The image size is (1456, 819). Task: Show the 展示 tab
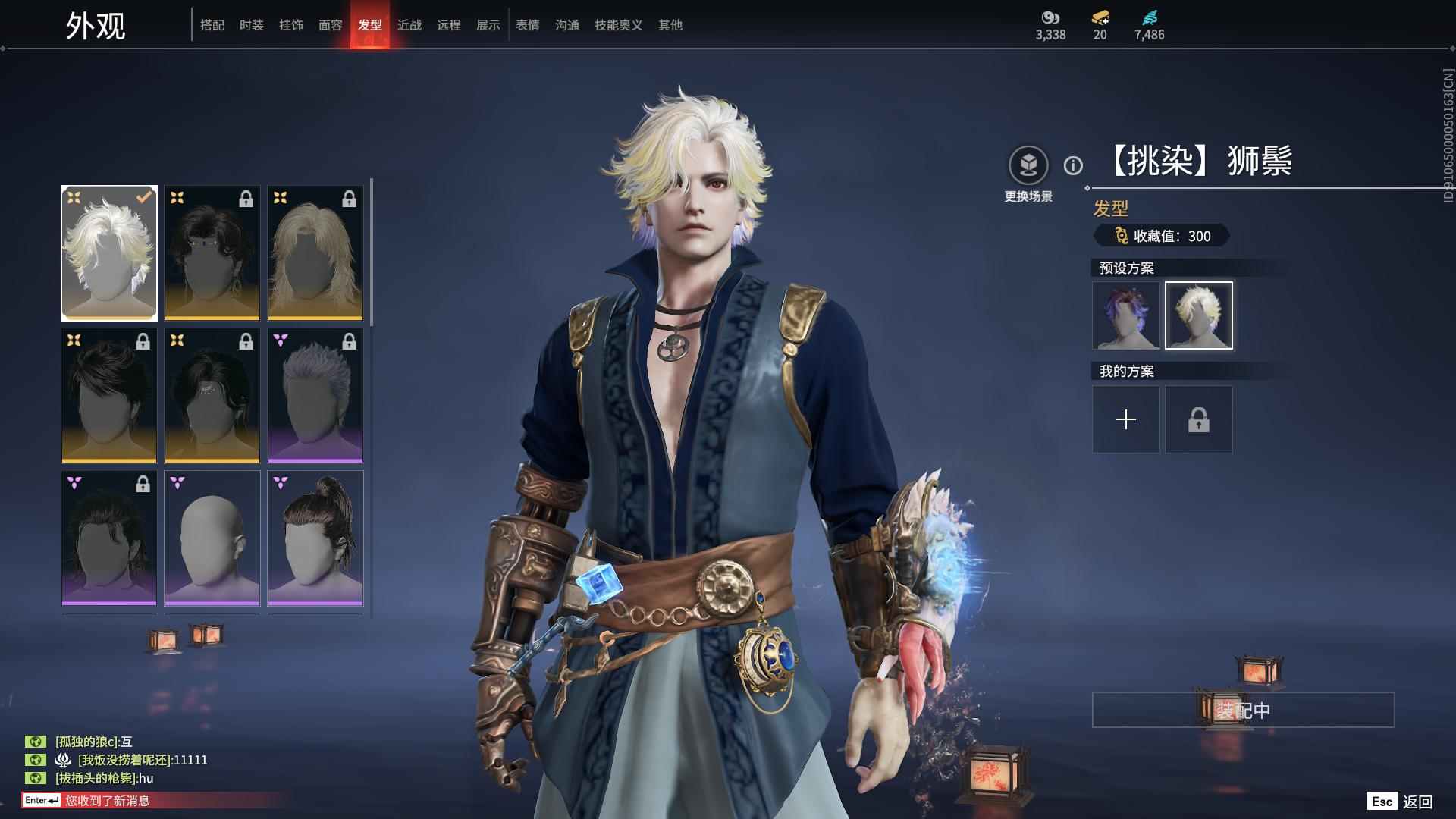tap(488, 25)
